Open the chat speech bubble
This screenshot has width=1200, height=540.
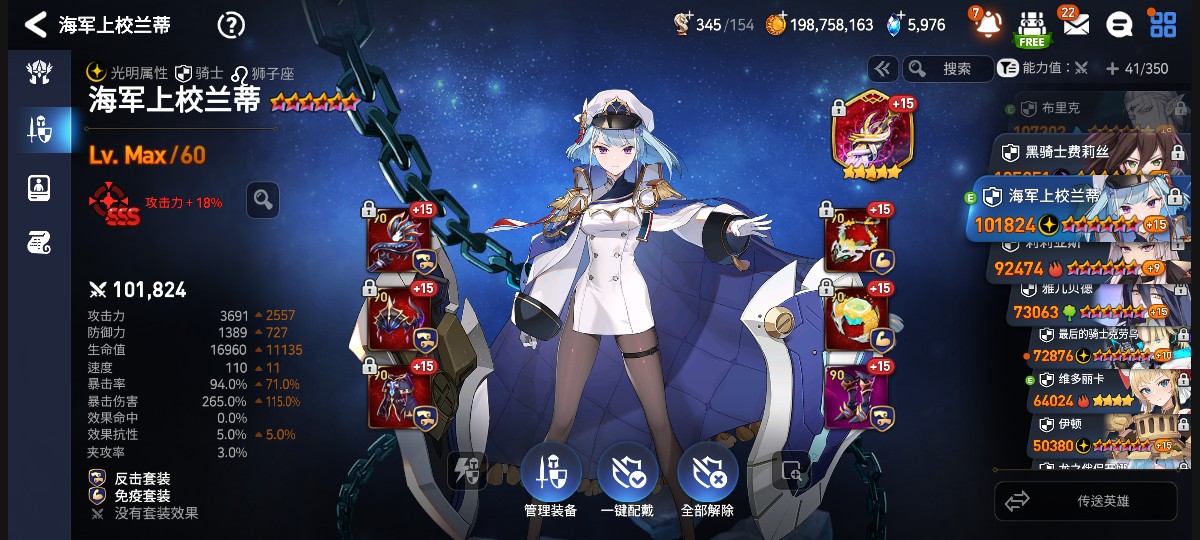coord(1121,24)
